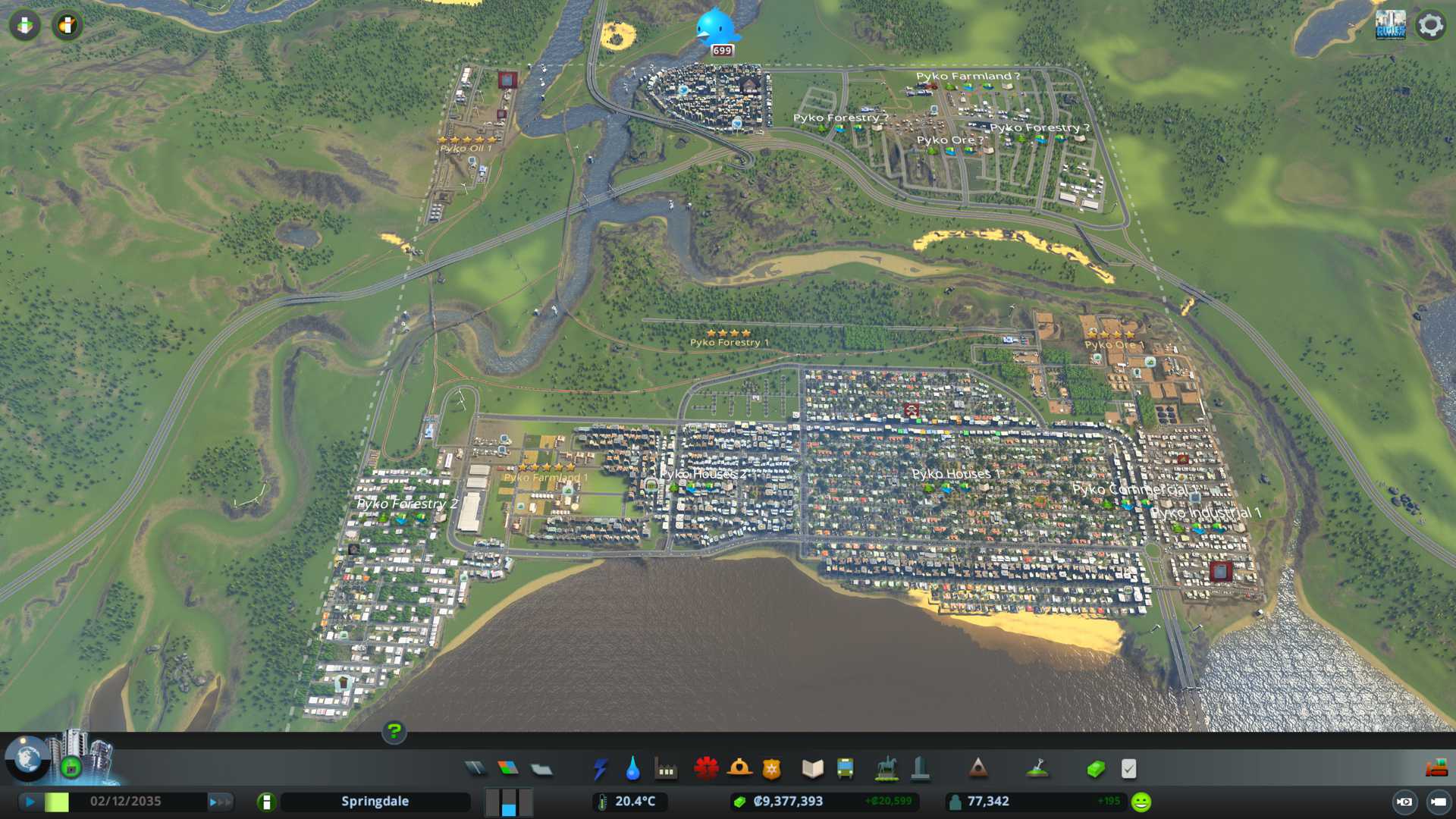Change the simulation speed arrows
The image size is (1456, 819).
click(x=219, y=802)
